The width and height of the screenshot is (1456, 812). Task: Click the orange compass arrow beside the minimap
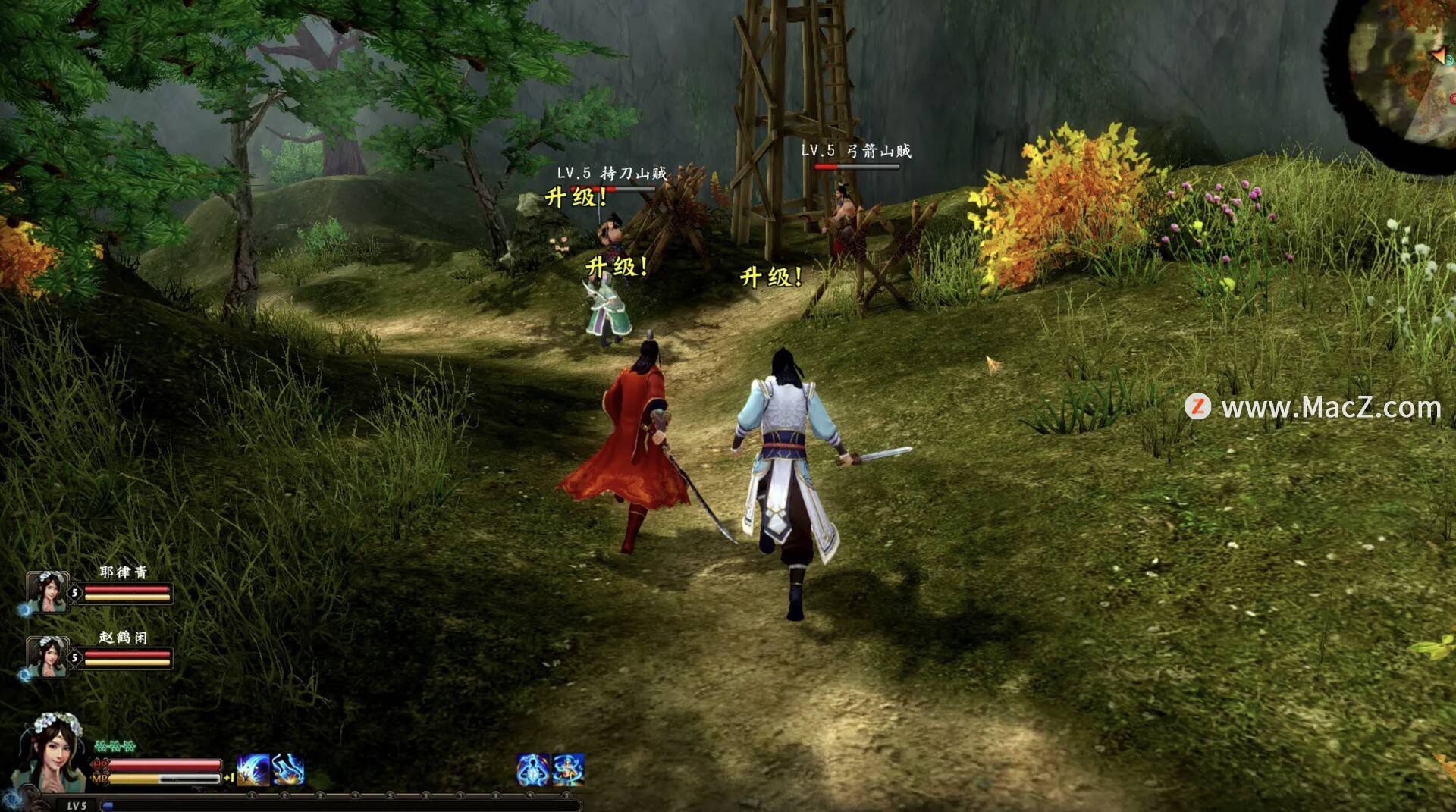(1439, 56)
